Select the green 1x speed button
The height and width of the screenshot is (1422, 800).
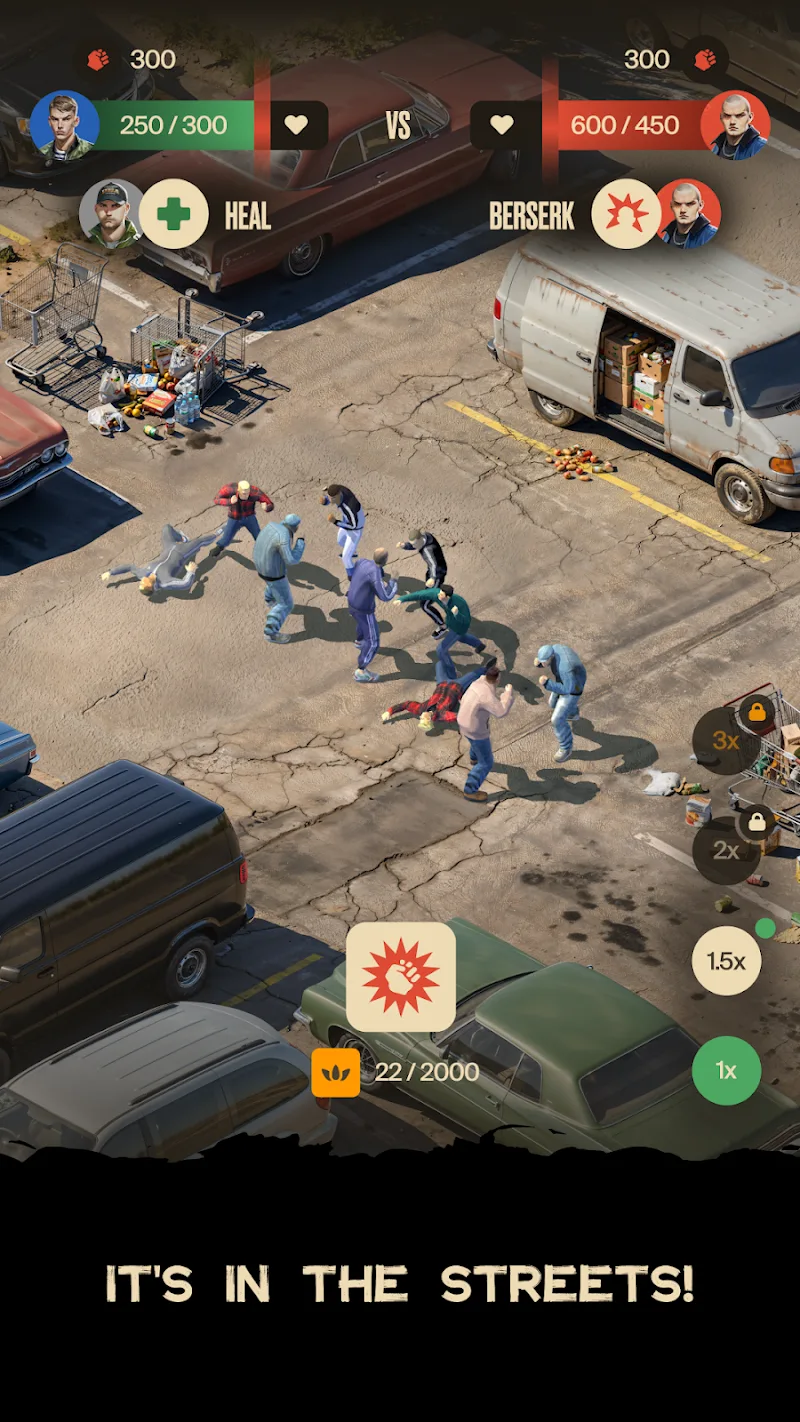(726, 1071)
